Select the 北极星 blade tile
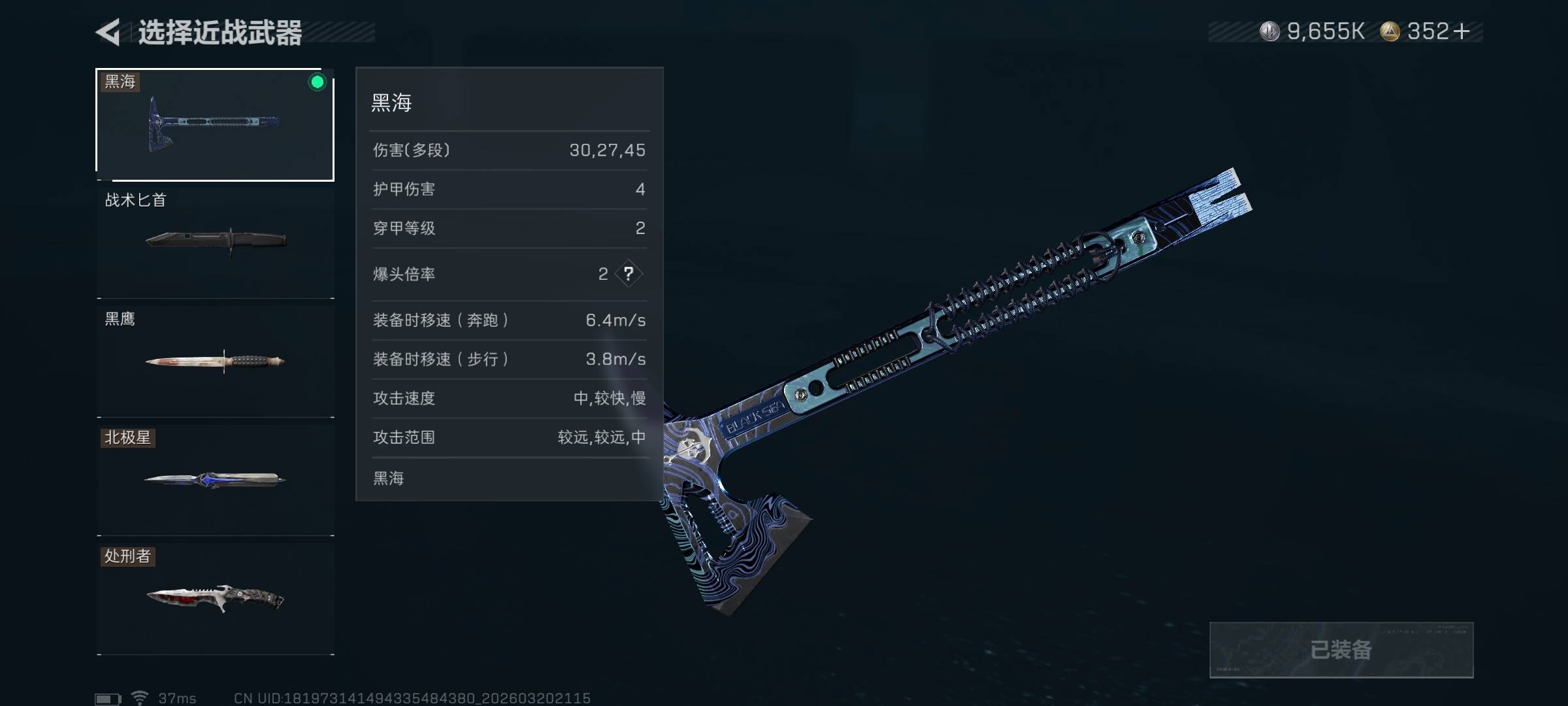 coord(215,480)
